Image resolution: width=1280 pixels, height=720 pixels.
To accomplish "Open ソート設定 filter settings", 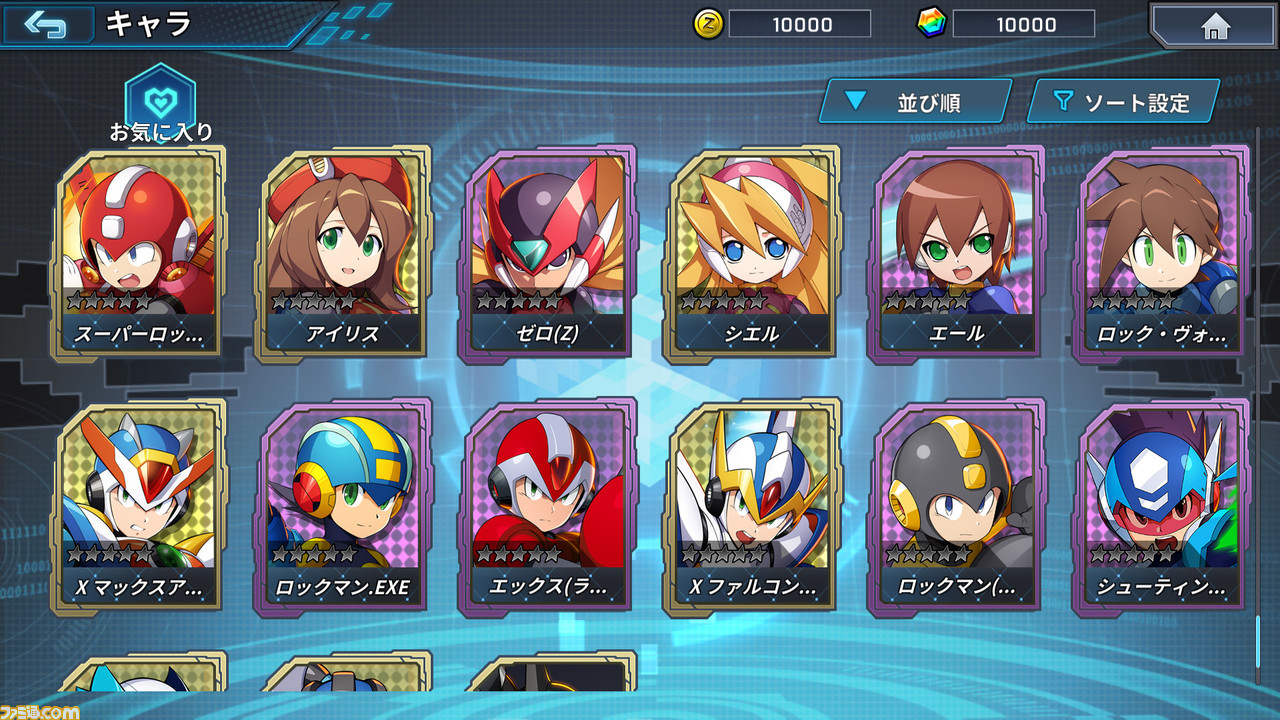I will pos(1122,101).
